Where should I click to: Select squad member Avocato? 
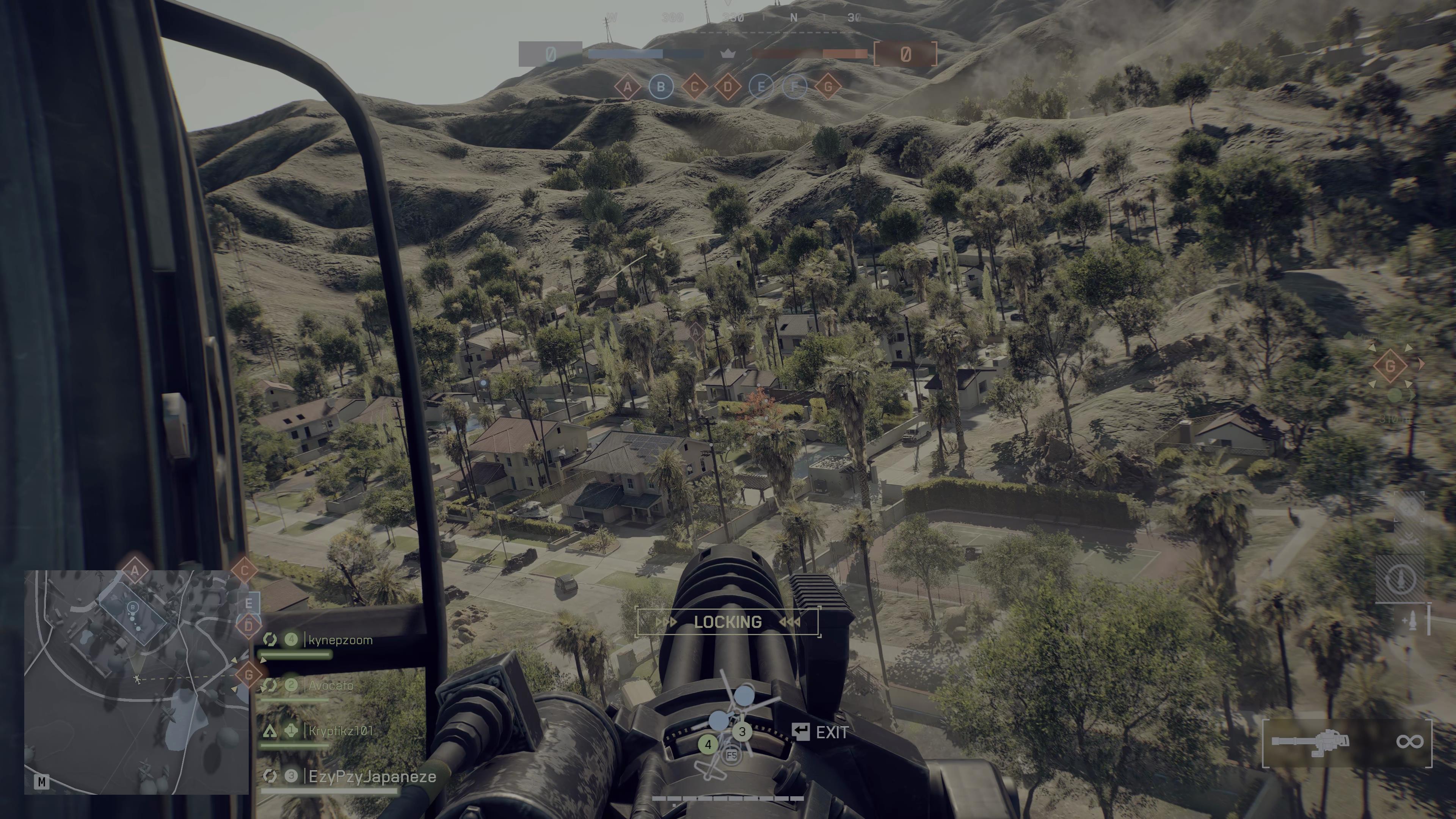point(331,686)
